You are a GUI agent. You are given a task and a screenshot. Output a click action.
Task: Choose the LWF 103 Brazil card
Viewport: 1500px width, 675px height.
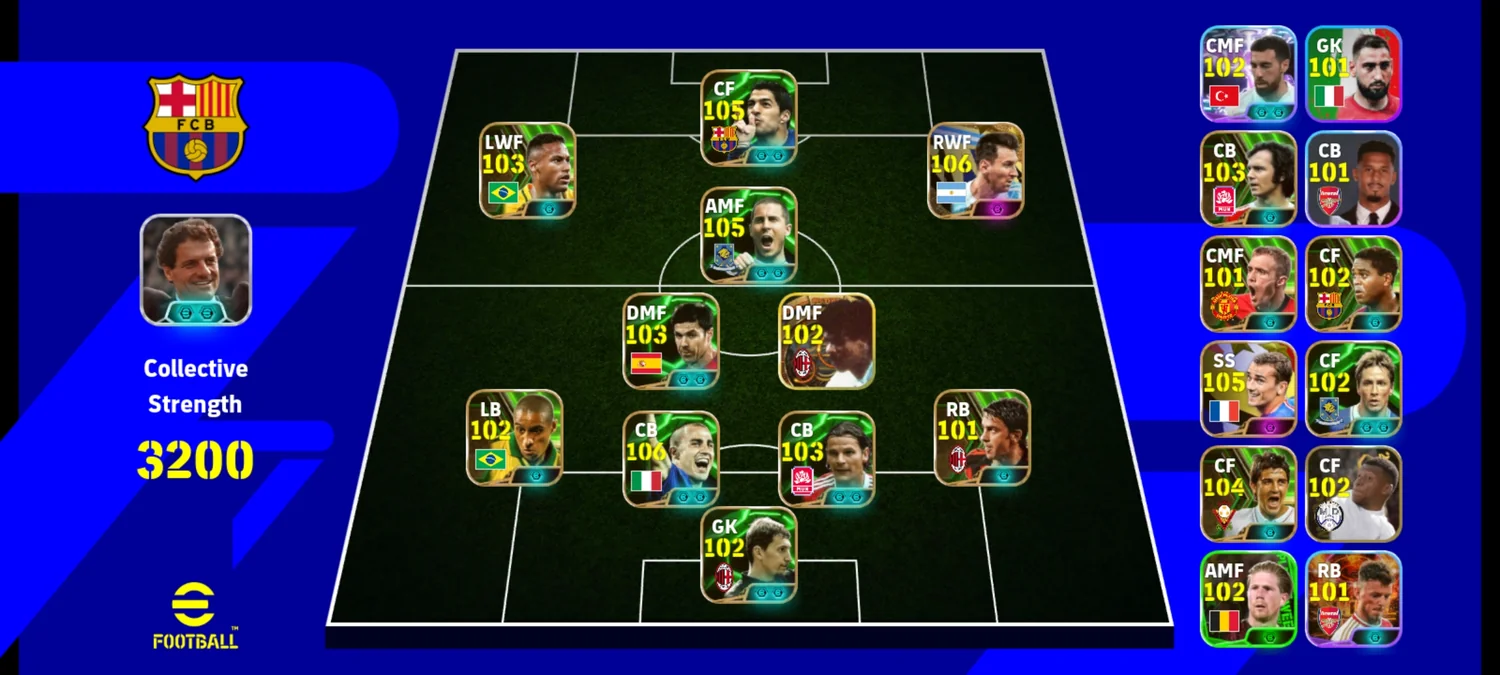click(527, 170)
